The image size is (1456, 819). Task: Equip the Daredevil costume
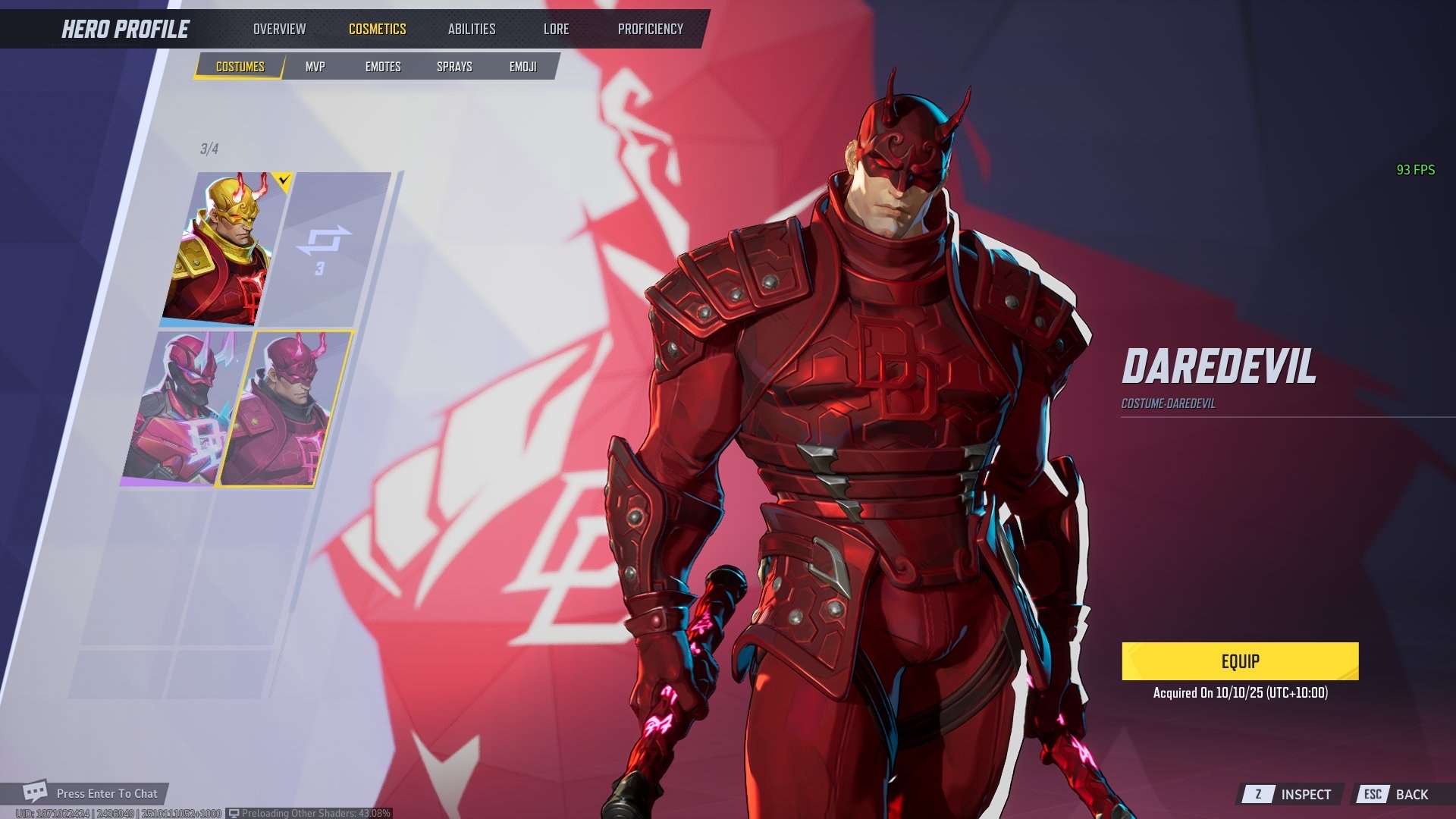pos(1240,661)
